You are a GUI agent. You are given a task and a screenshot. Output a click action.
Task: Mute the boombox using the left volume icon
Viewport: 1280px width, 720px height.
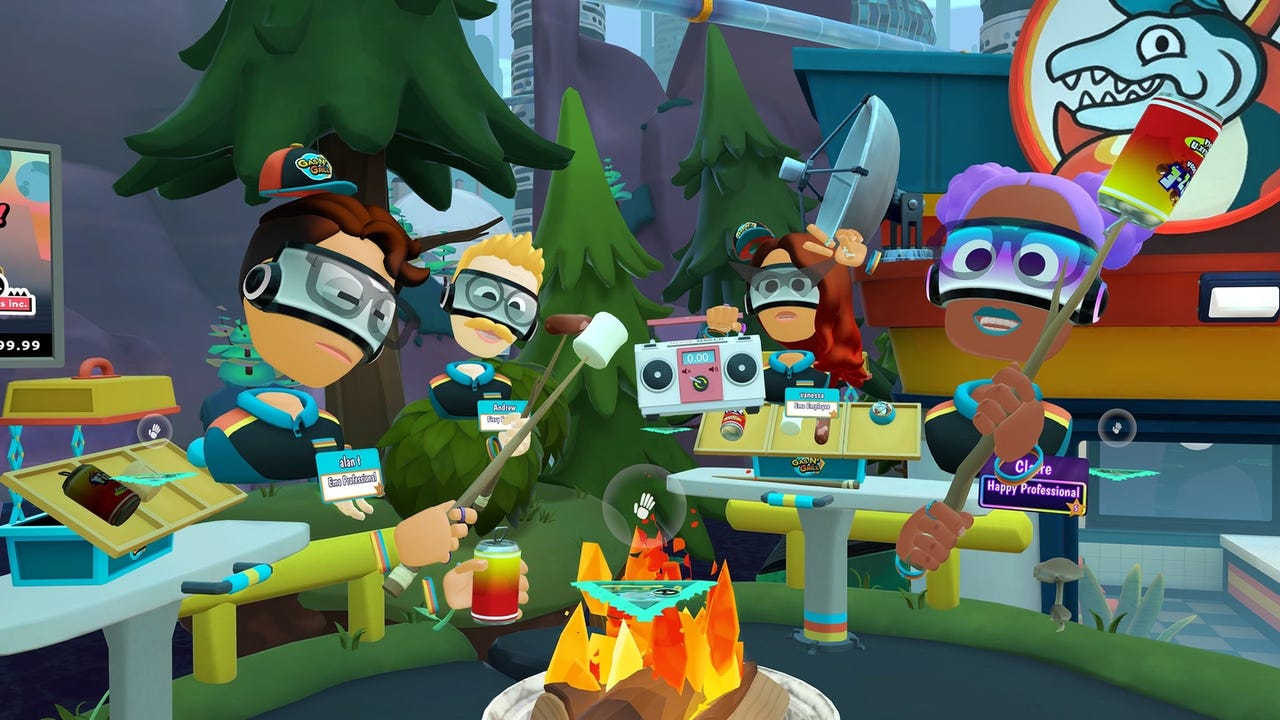(x=687, y=370)
